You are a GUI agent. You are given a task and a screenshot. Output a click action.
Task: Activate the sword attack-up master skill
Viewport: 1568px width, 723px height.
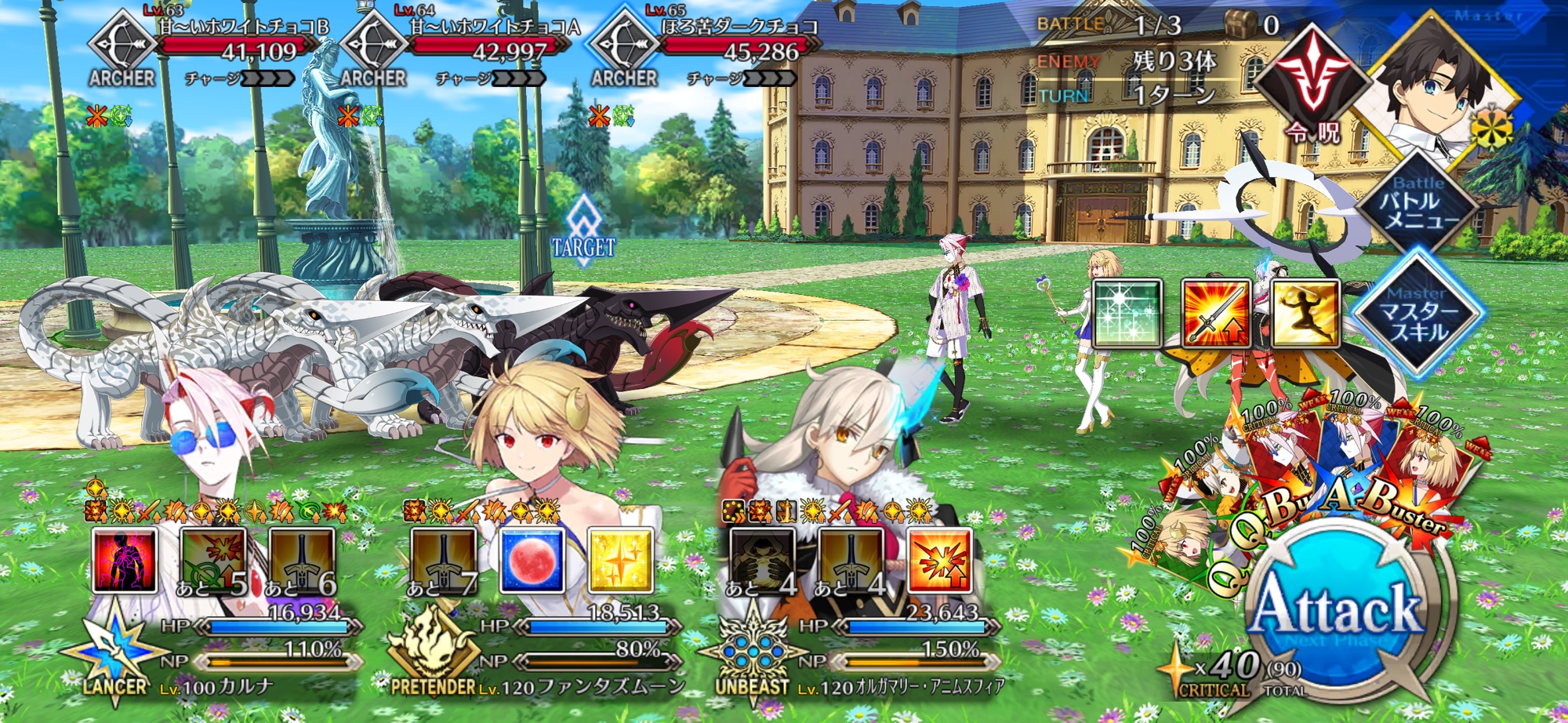click(x=1216, y=314)
